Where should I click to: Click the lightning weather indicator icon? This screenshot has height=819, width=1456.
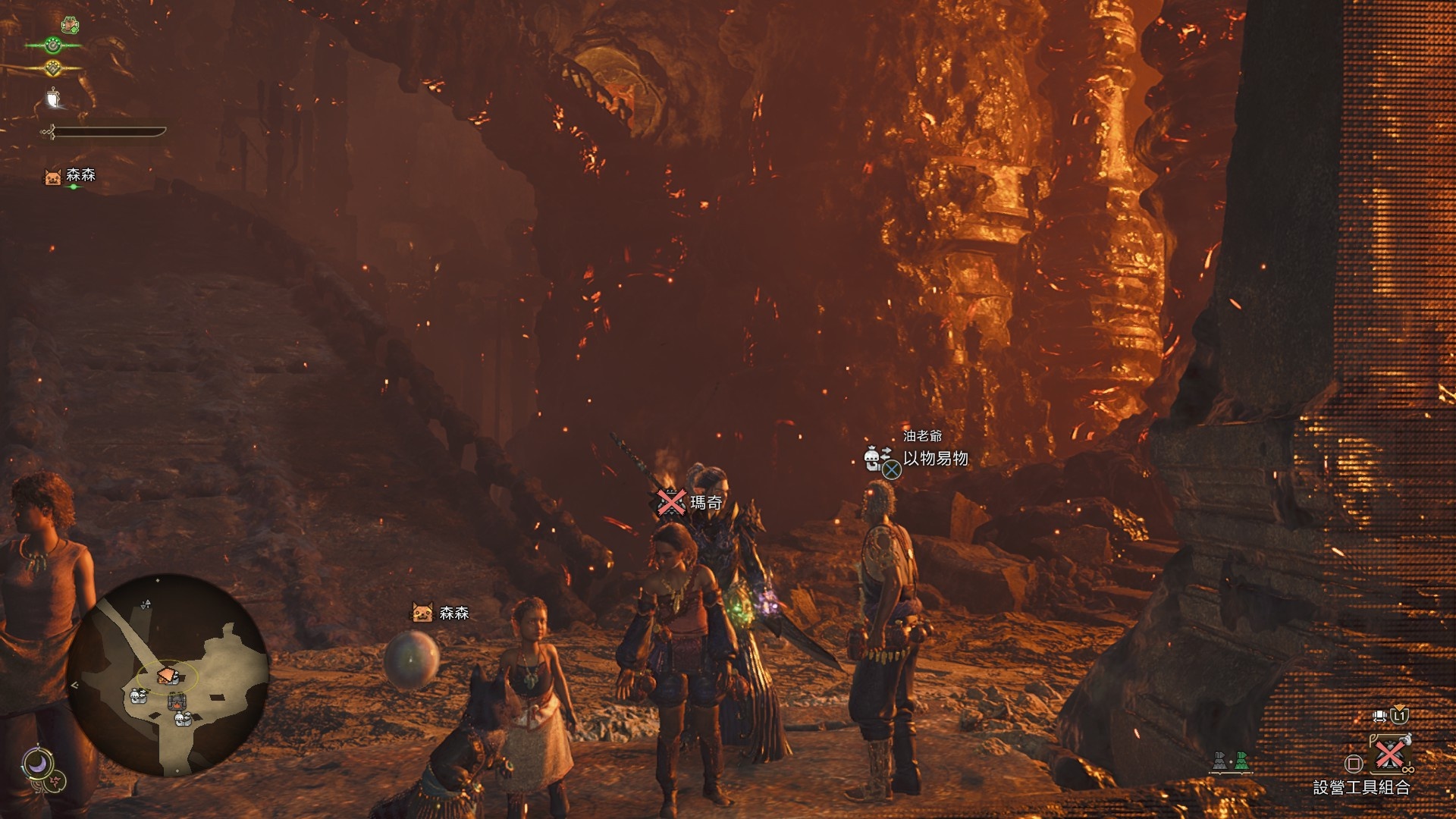[55, 781]
